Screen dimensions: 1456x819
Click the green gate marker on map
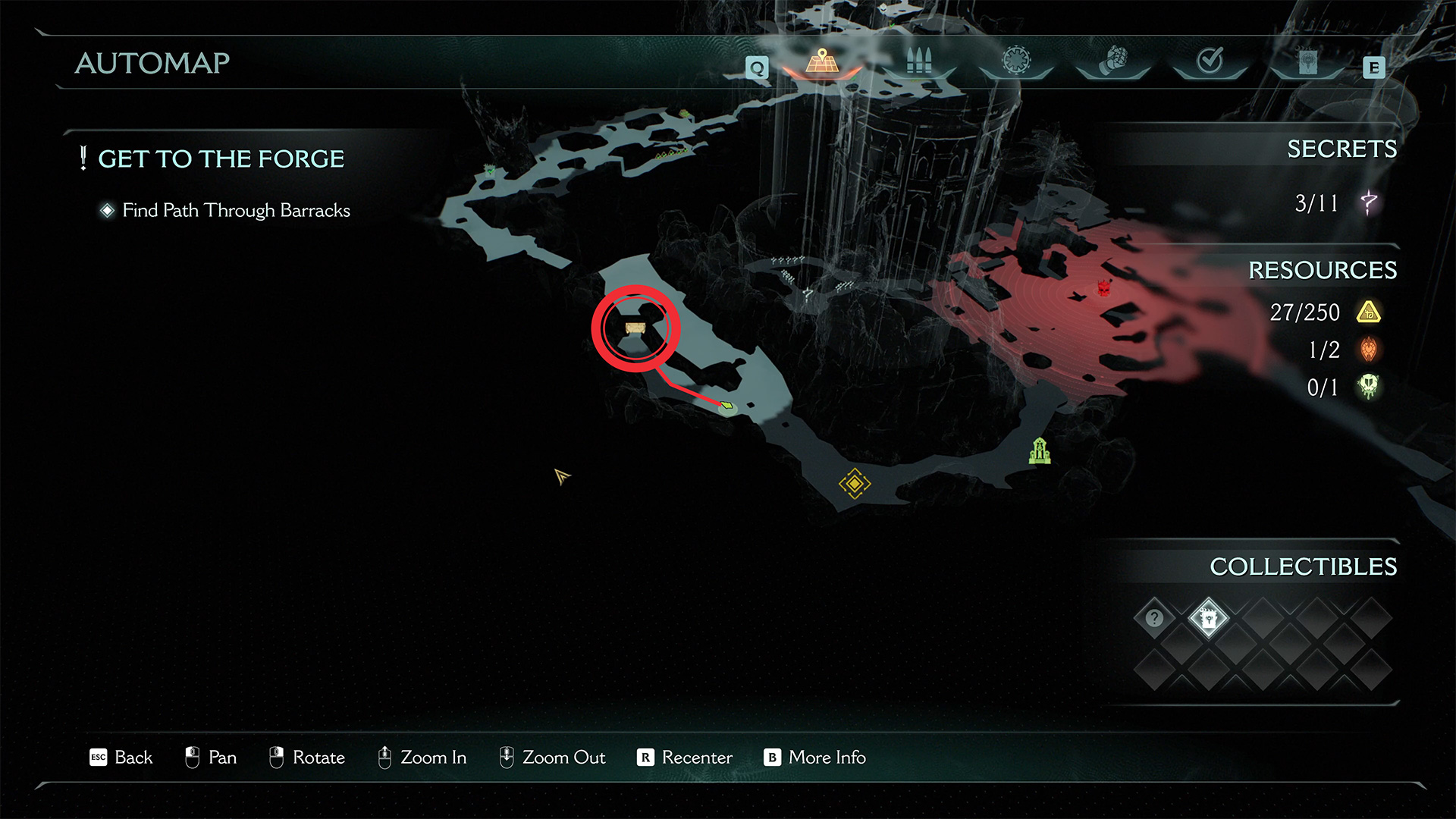pos(1040,451)
